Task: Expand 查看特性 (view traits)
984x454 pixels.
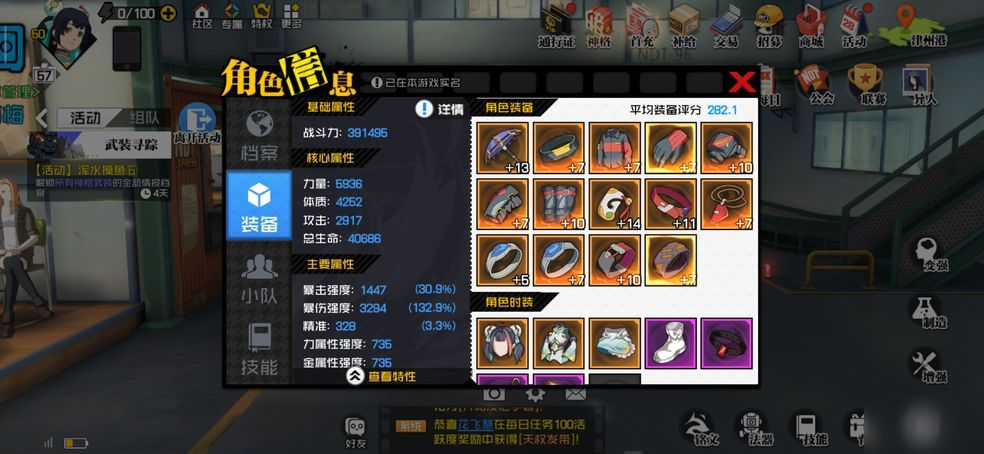Action: coord(381,376)
